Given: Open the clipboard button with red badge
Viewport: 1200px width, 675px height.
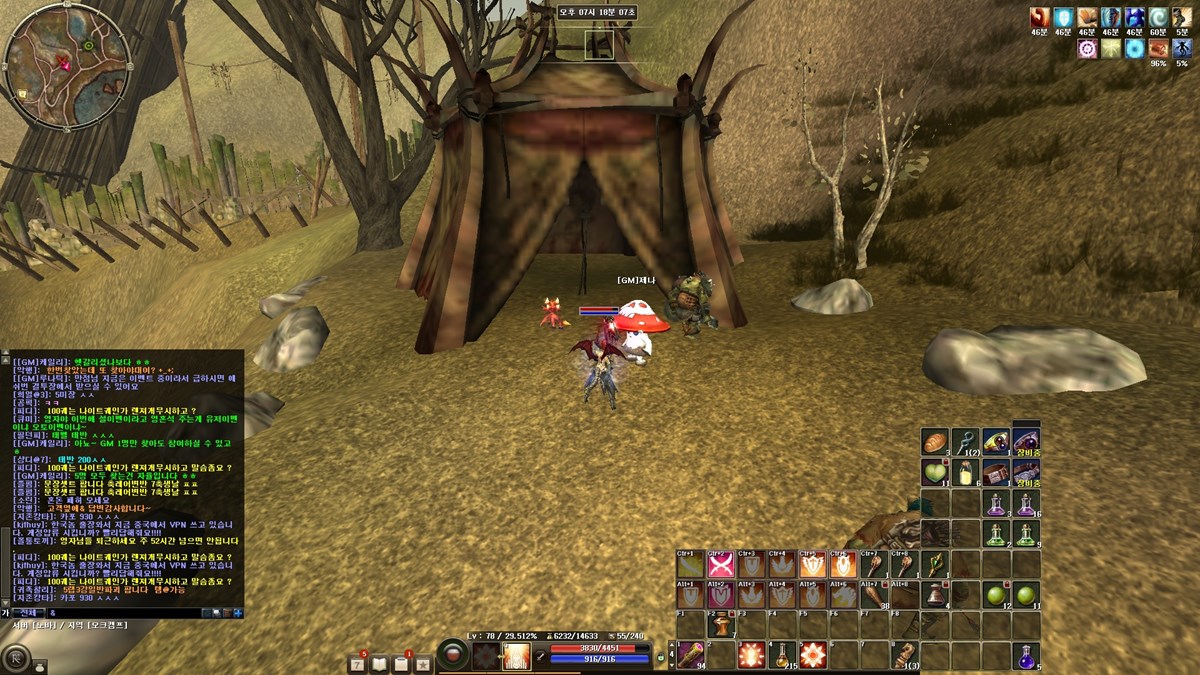Looking at the screenshot, I should [x=402, y=663].
